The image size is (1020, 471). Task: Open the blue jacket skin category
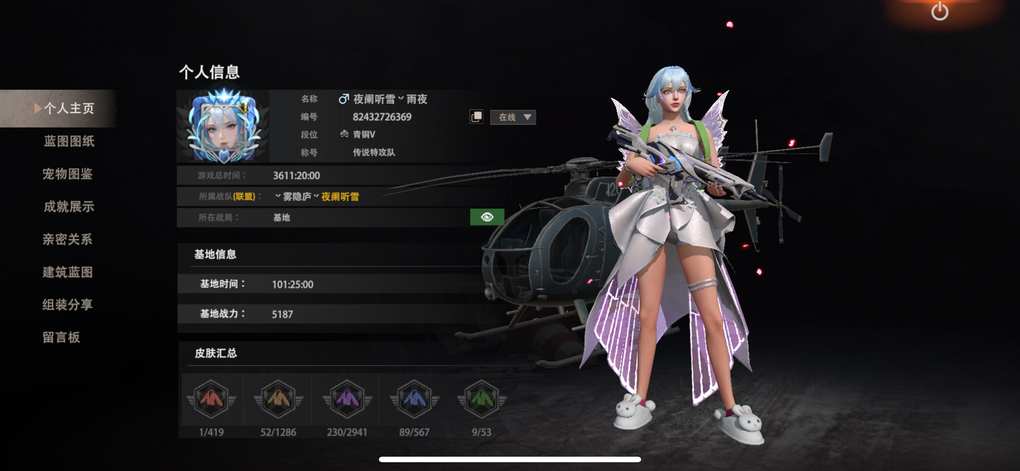click(x=412, y=398)
